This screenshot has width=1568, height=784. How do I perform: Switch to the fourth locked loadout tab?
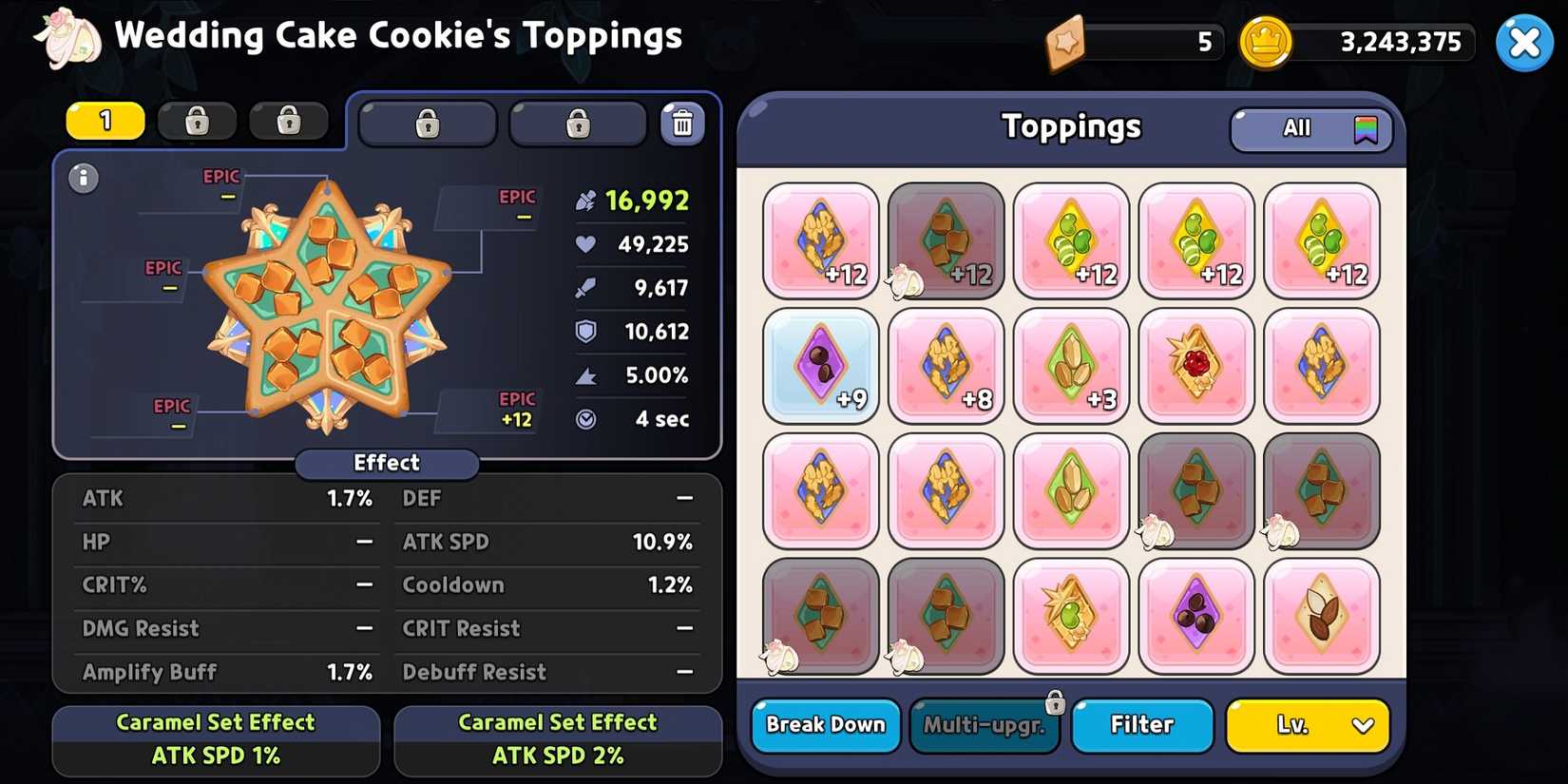428,124
